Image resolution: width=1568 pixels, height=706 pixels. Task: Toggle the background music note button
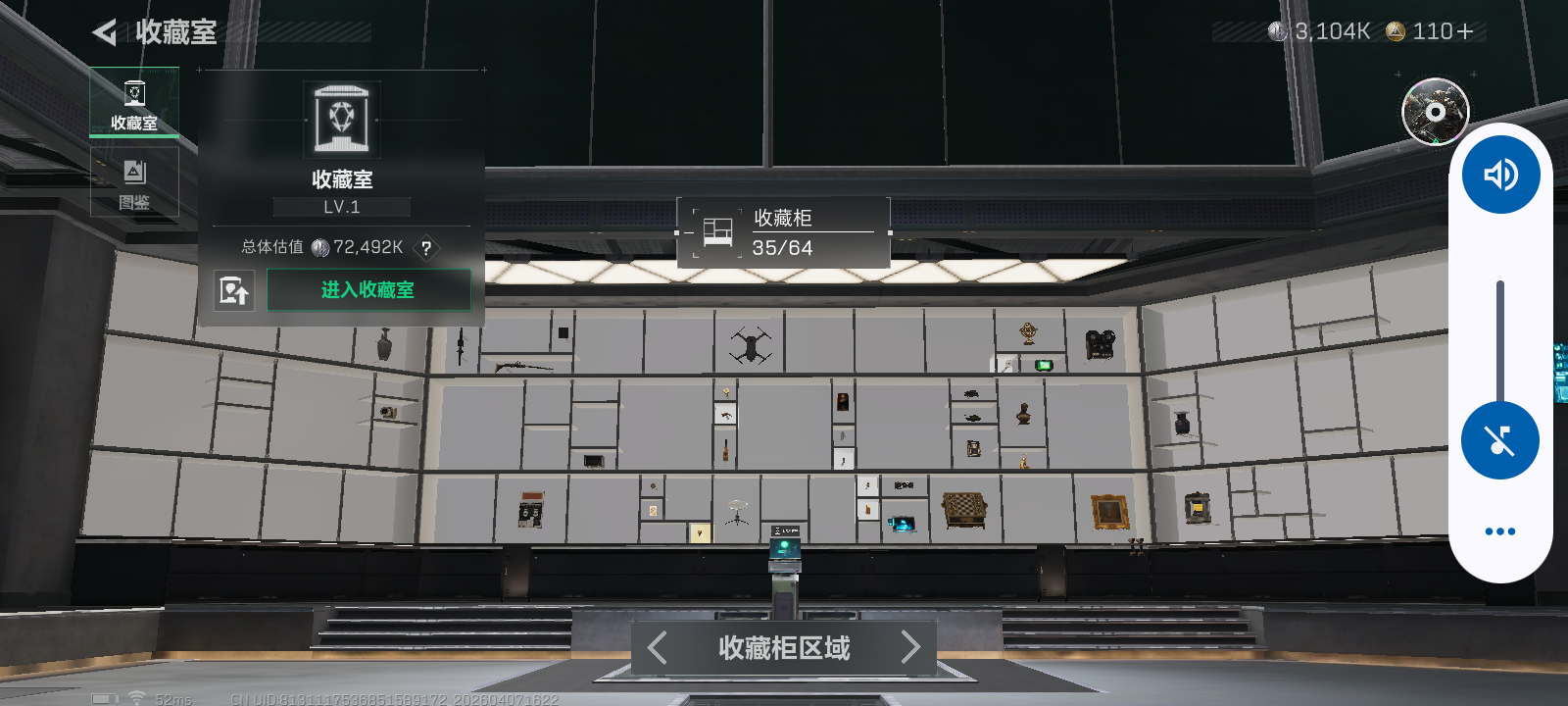[1499, 439]
